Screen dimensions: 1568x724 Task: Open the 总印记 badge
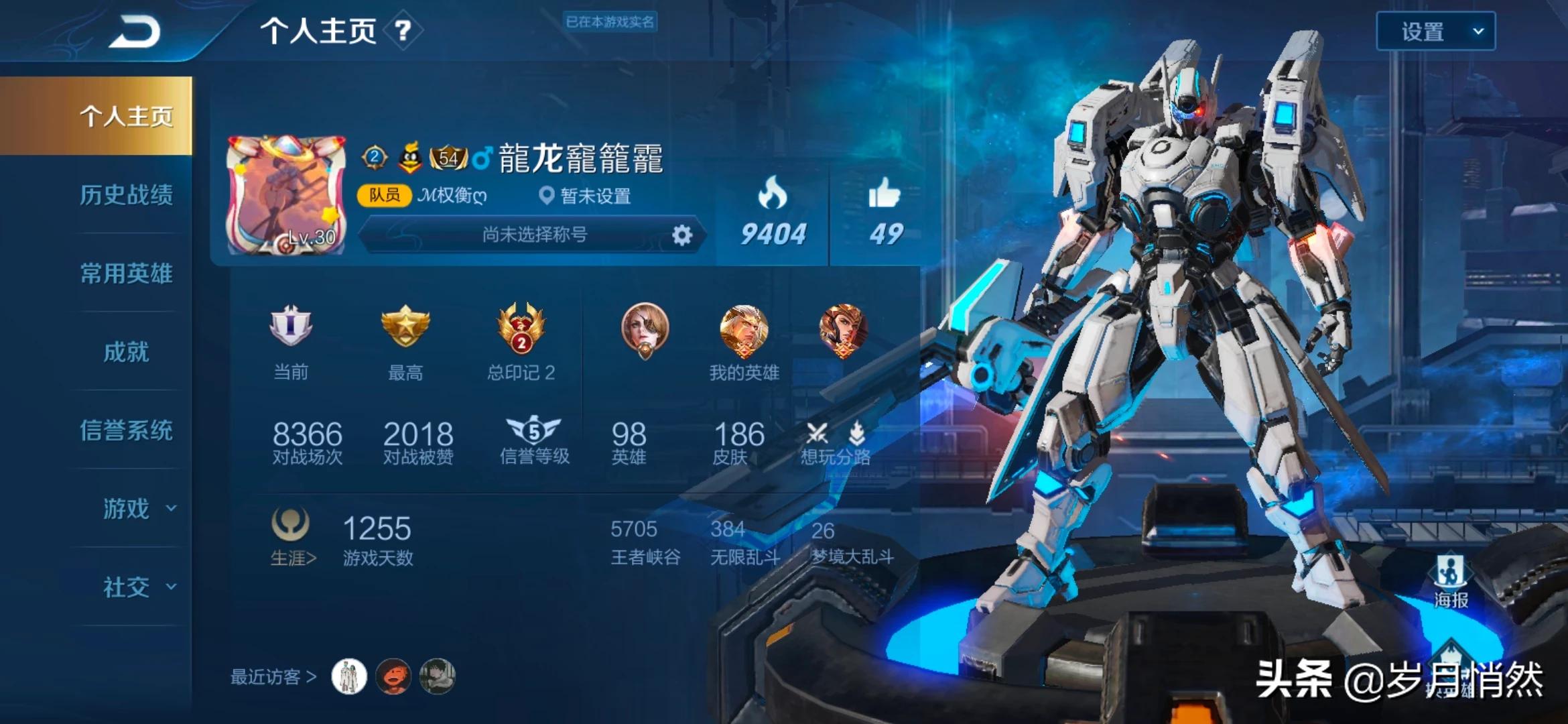pyautogui.click(x=521, y=328)
